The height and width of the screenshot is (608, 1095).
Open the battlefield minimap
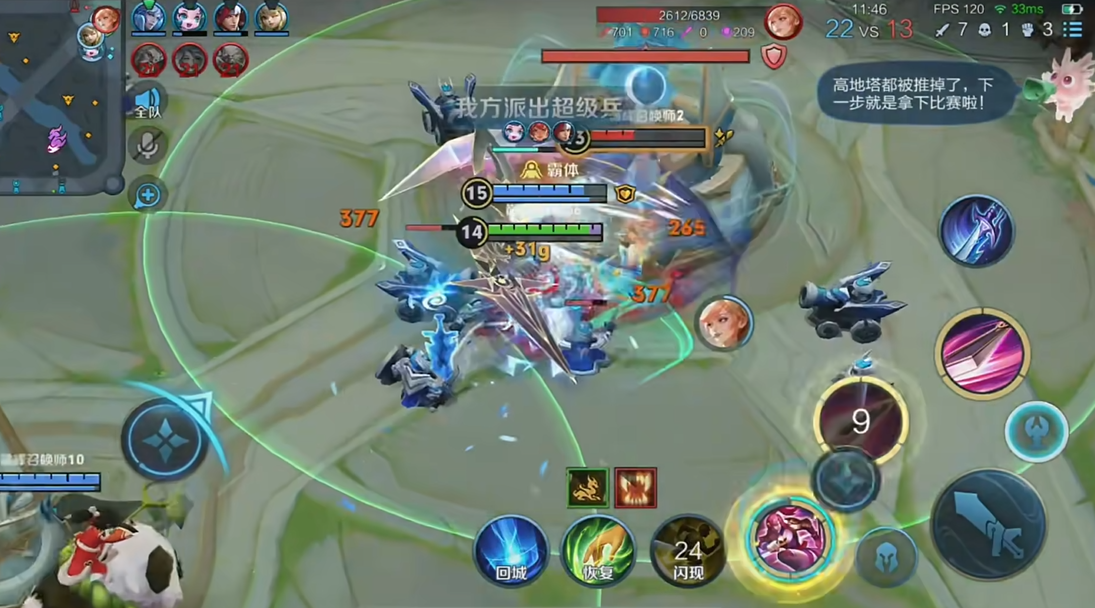tap(55, 95)
